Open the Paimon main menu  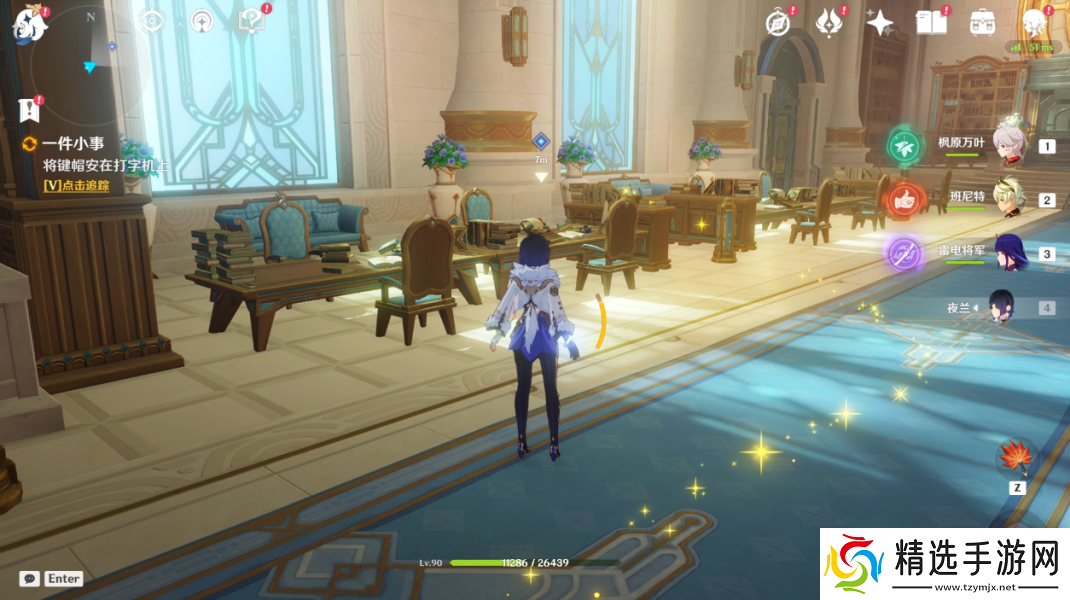[x=28, y=24]
